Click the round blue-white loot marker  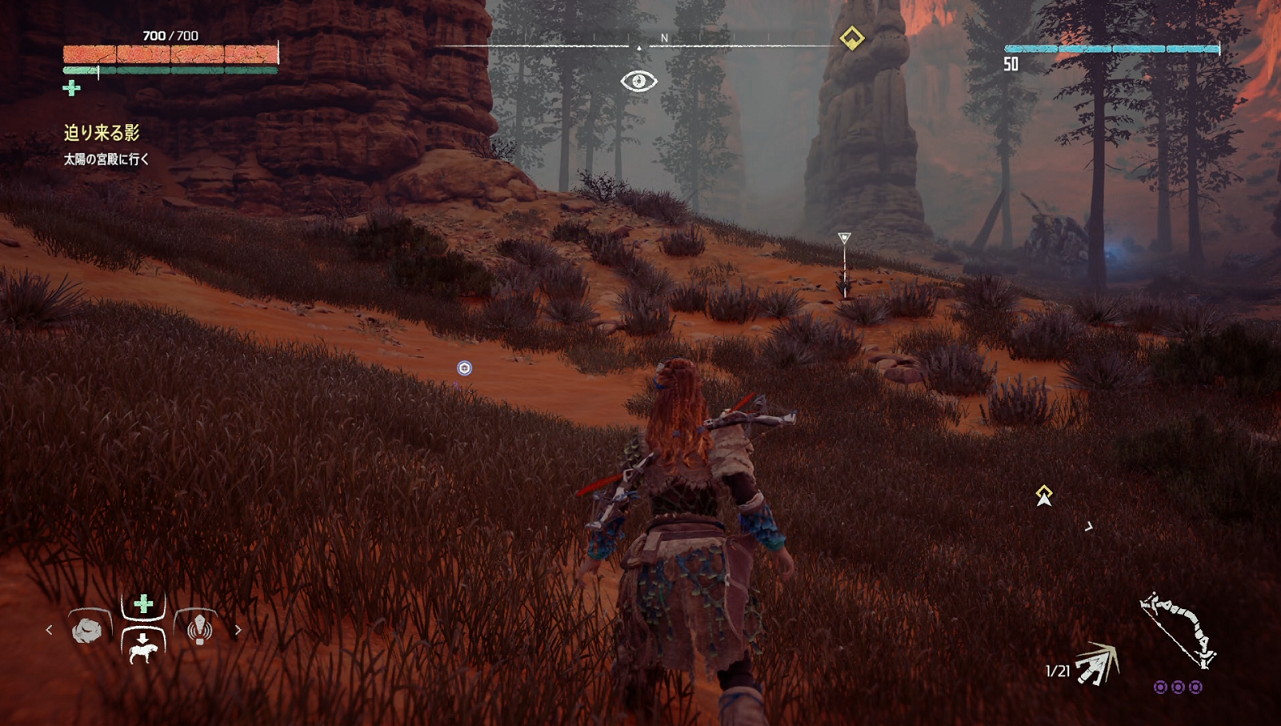[464, 368]
